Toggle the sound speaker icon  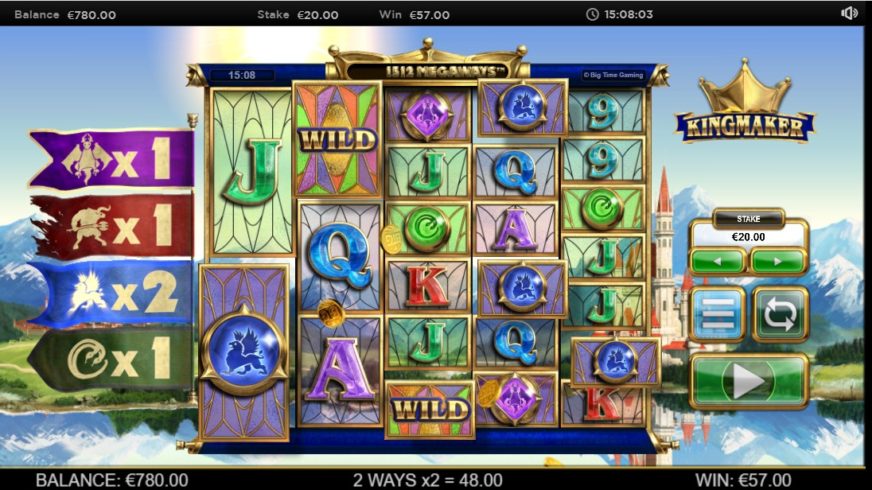[x=849, y=14]
